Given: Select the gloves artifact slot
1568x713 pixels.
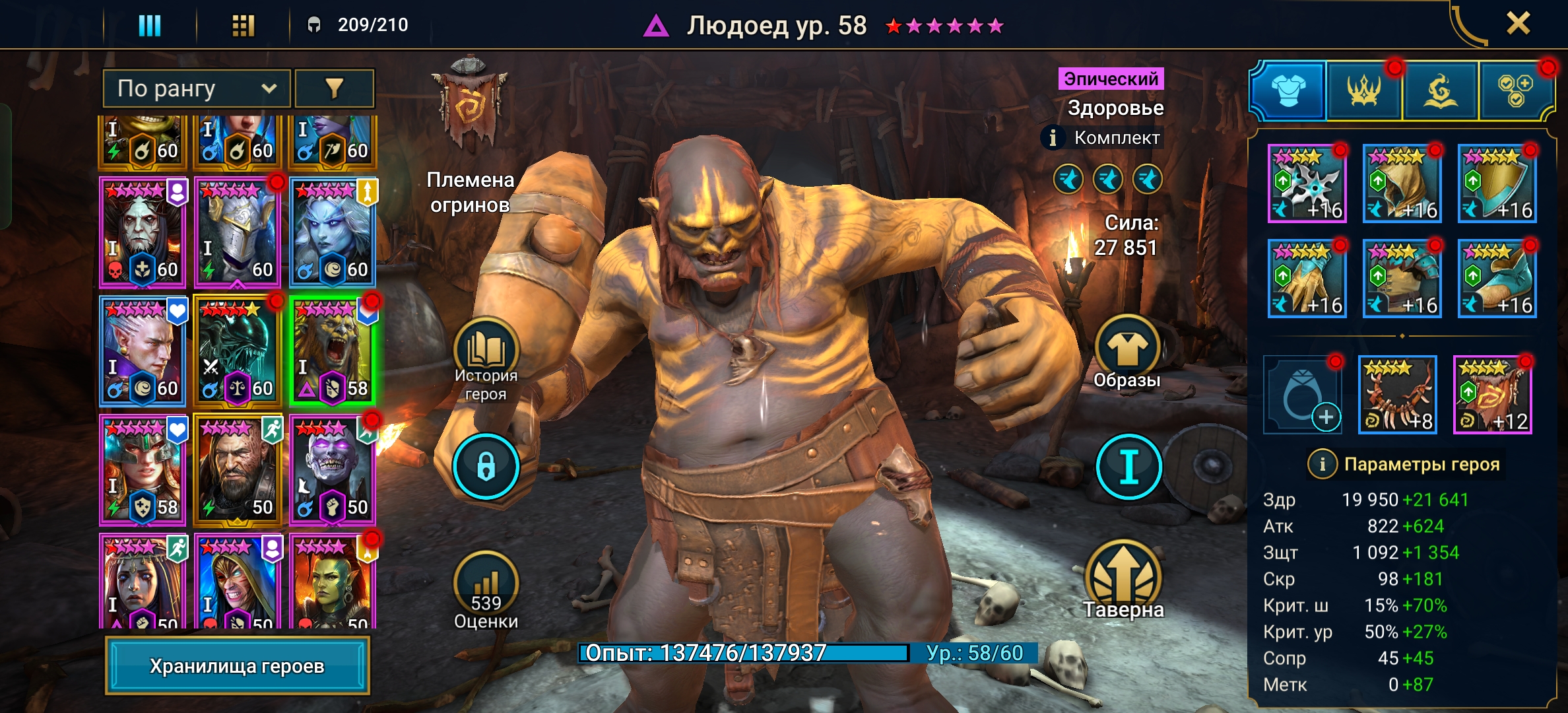Looking at the screenshot, I should click(x=1307, y=279).
